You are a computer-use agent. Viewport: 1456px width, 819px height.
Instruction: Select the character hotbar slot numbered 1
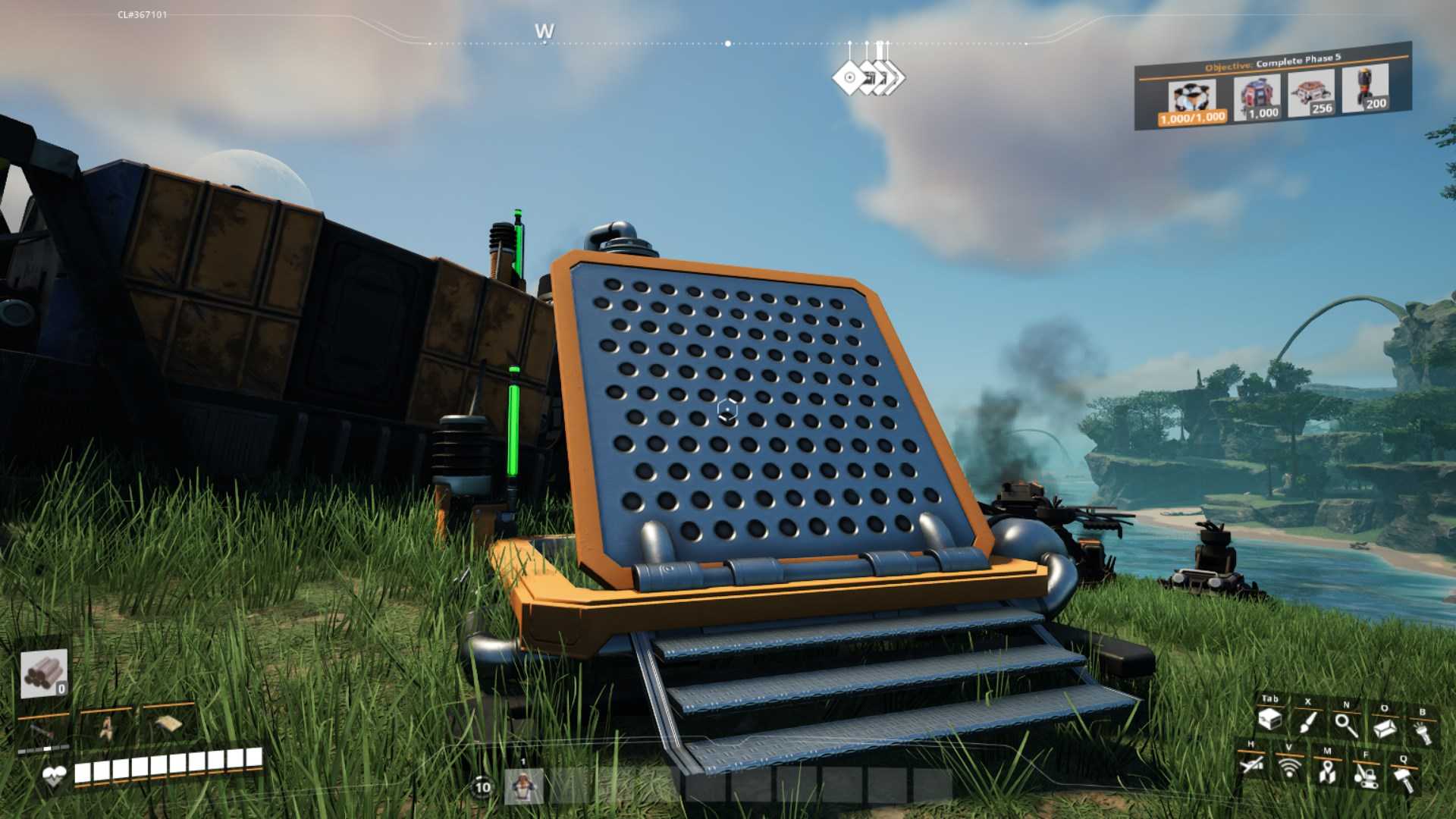pos(523,786)
